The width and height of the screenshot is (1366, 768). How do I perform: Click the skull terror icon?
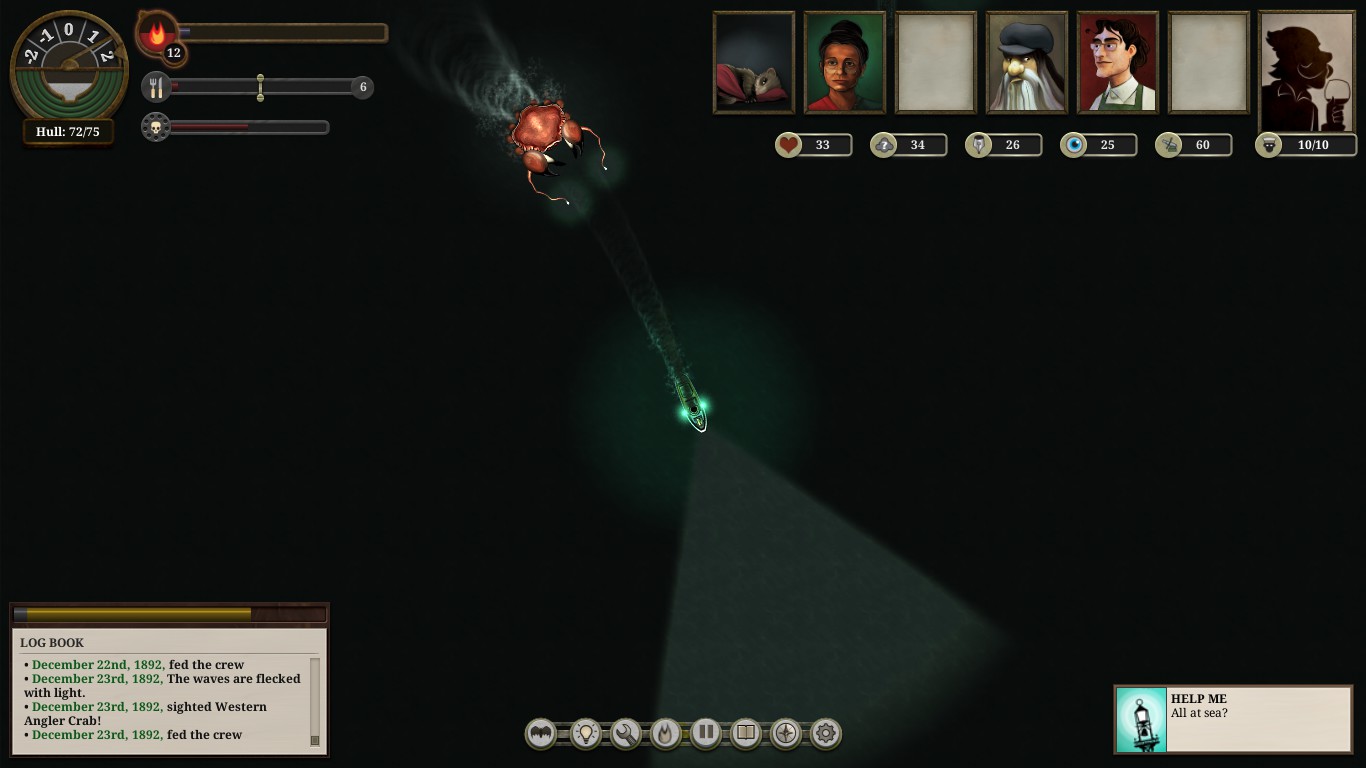pyautogui.click(x=156, y=127)
